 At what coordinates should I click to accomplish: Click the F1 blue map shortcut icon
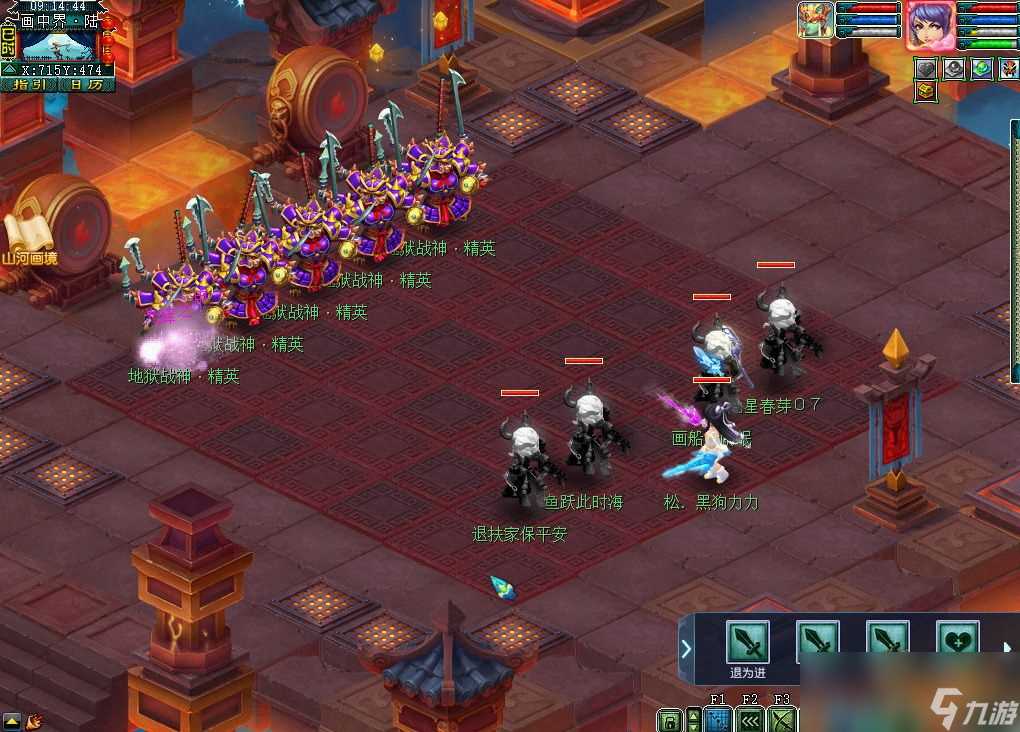point(717,720)
